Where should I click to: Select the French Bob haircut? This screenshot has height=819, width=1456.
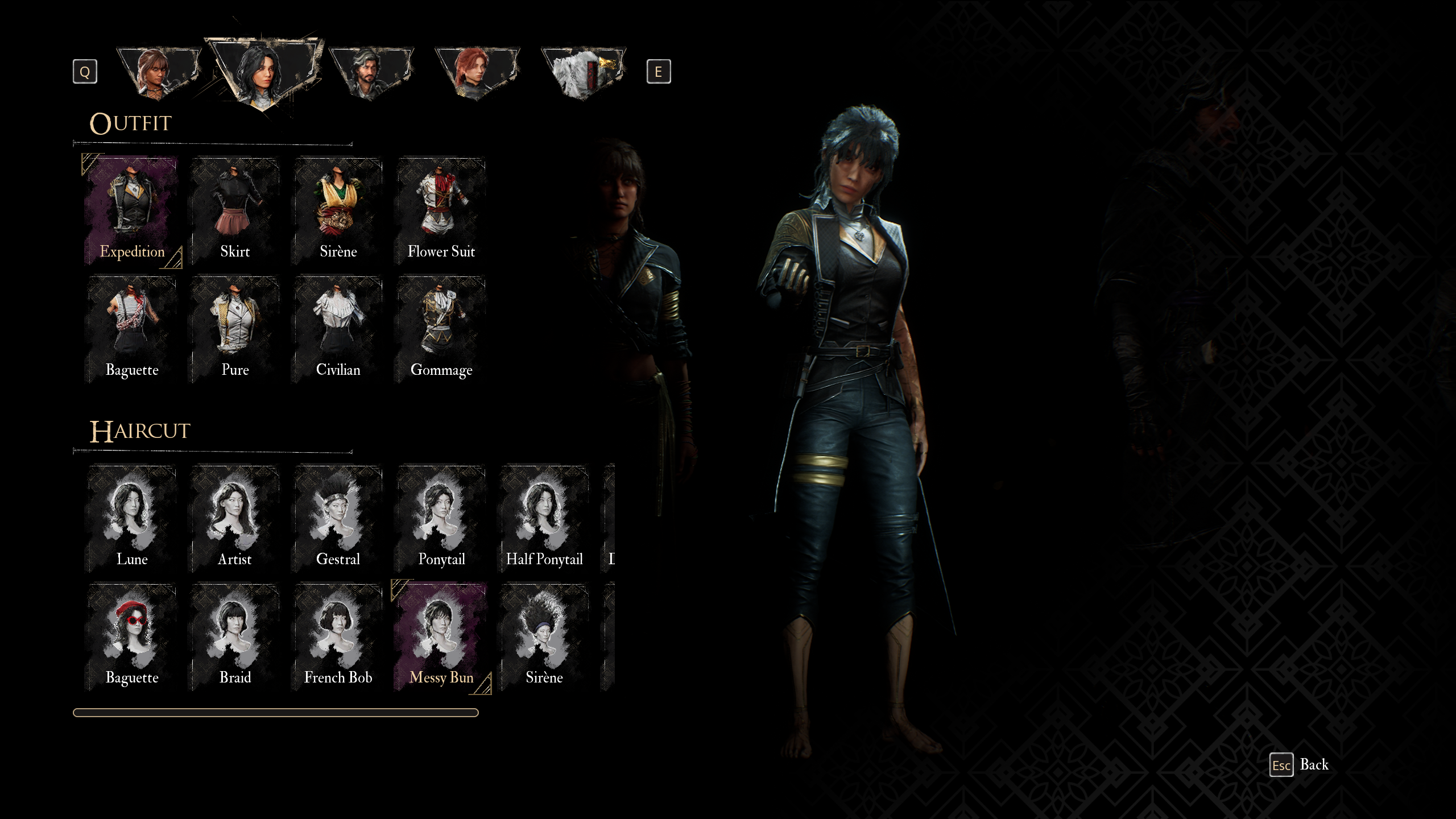click(x=338, y=636)
